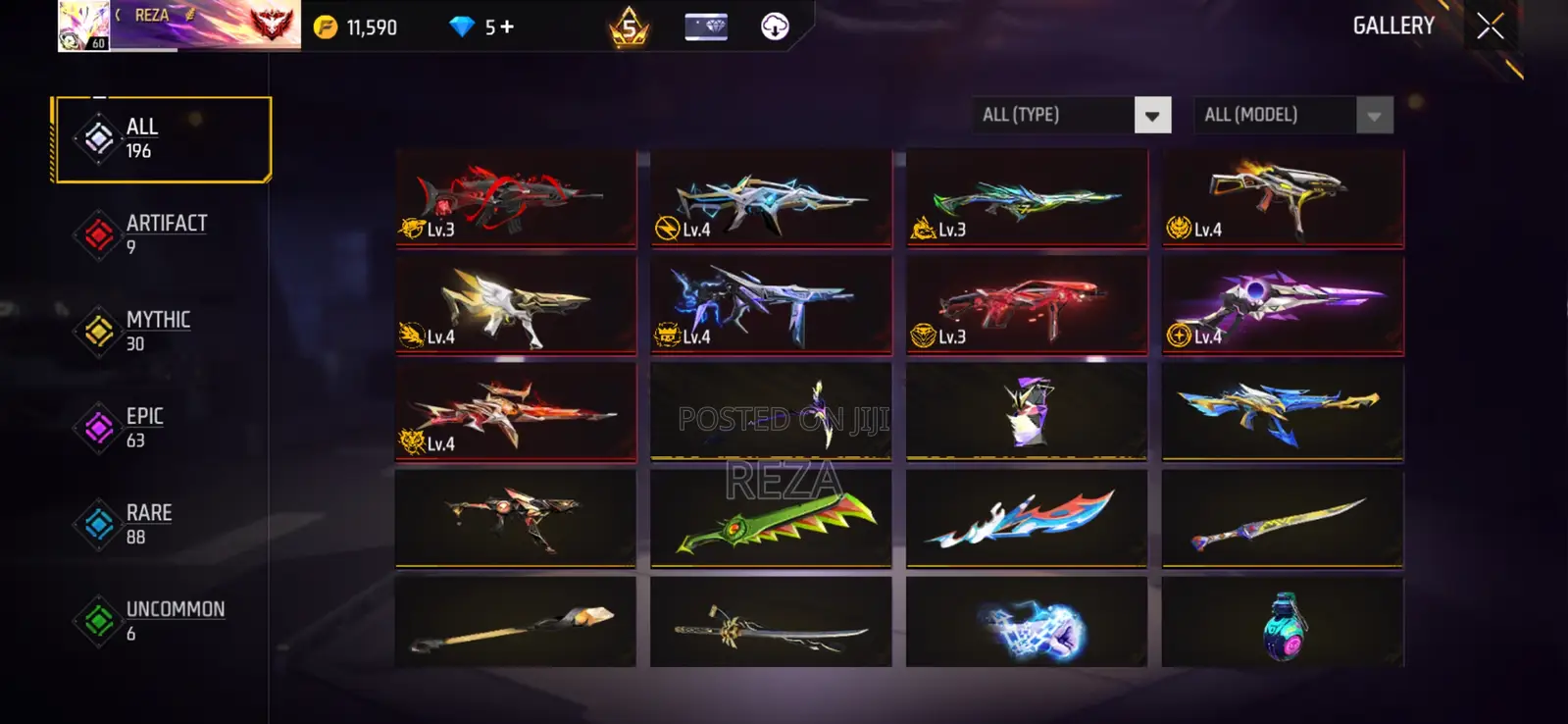This screenshot has width=1568, height=724.
Task: Open the cloud download icon in top bar
Action: pyautogui.click(x=776, y=26)
